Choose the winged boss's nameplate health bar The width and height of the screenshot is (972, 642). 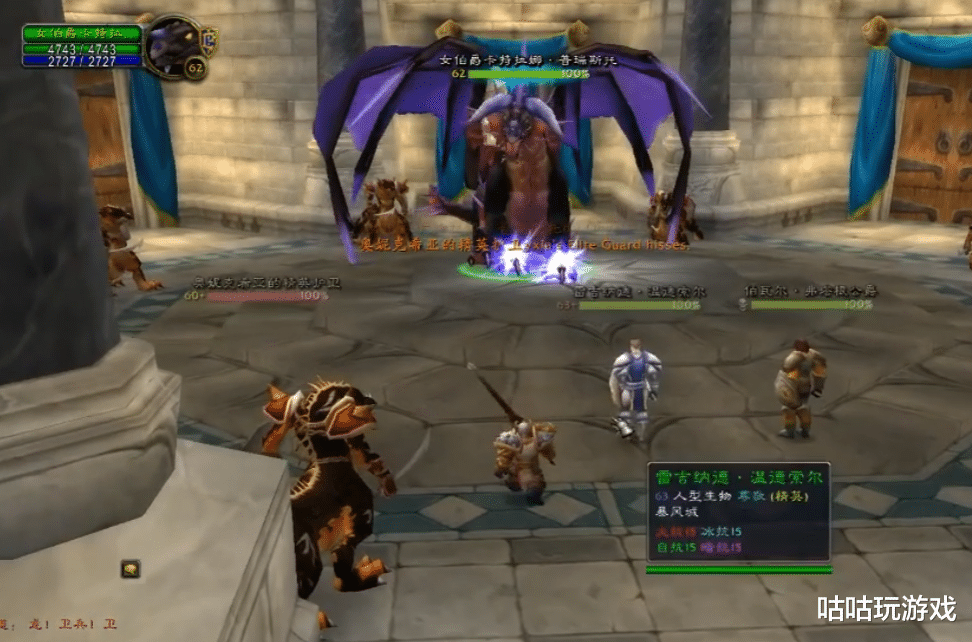[516, 73]
